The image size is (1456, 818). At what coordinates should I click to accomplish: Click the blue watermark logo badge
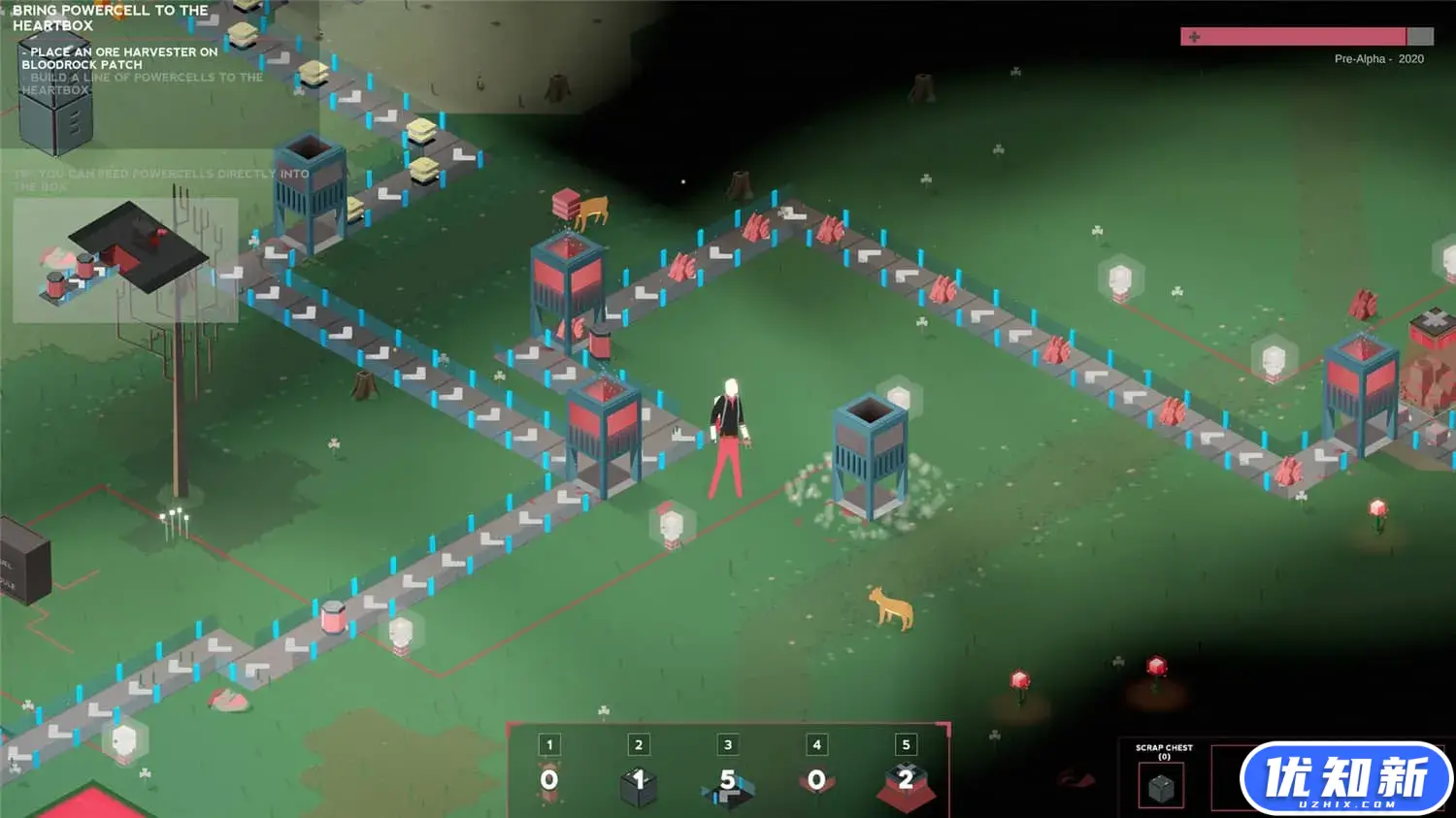[x=1345, y=778]
